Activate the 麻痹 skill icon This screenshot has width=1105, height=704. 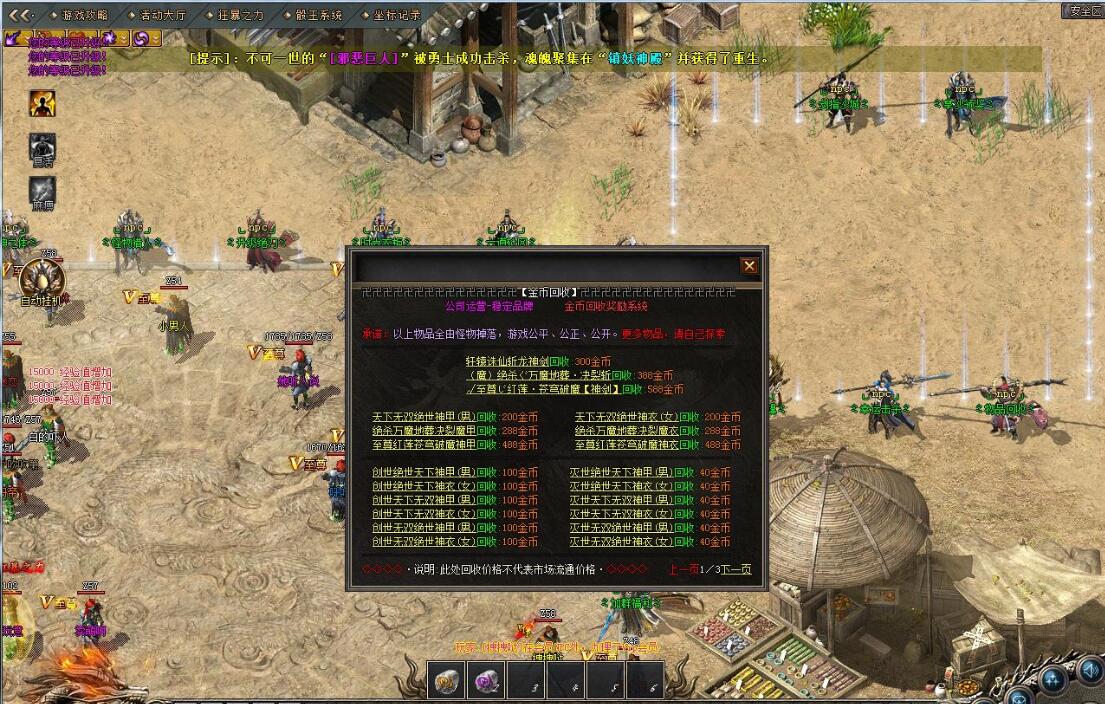pos(42,189)
